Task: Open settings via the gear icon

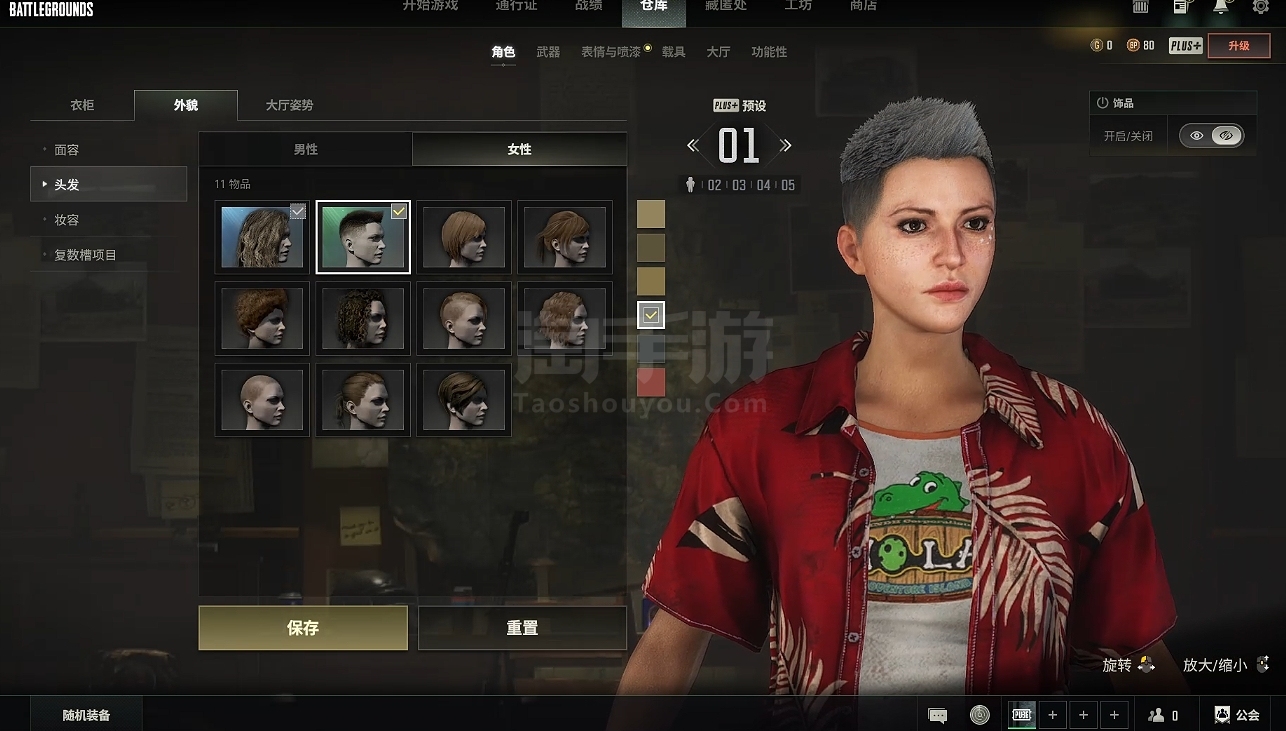Action: pyautogui.click(x=1261, y=7)
